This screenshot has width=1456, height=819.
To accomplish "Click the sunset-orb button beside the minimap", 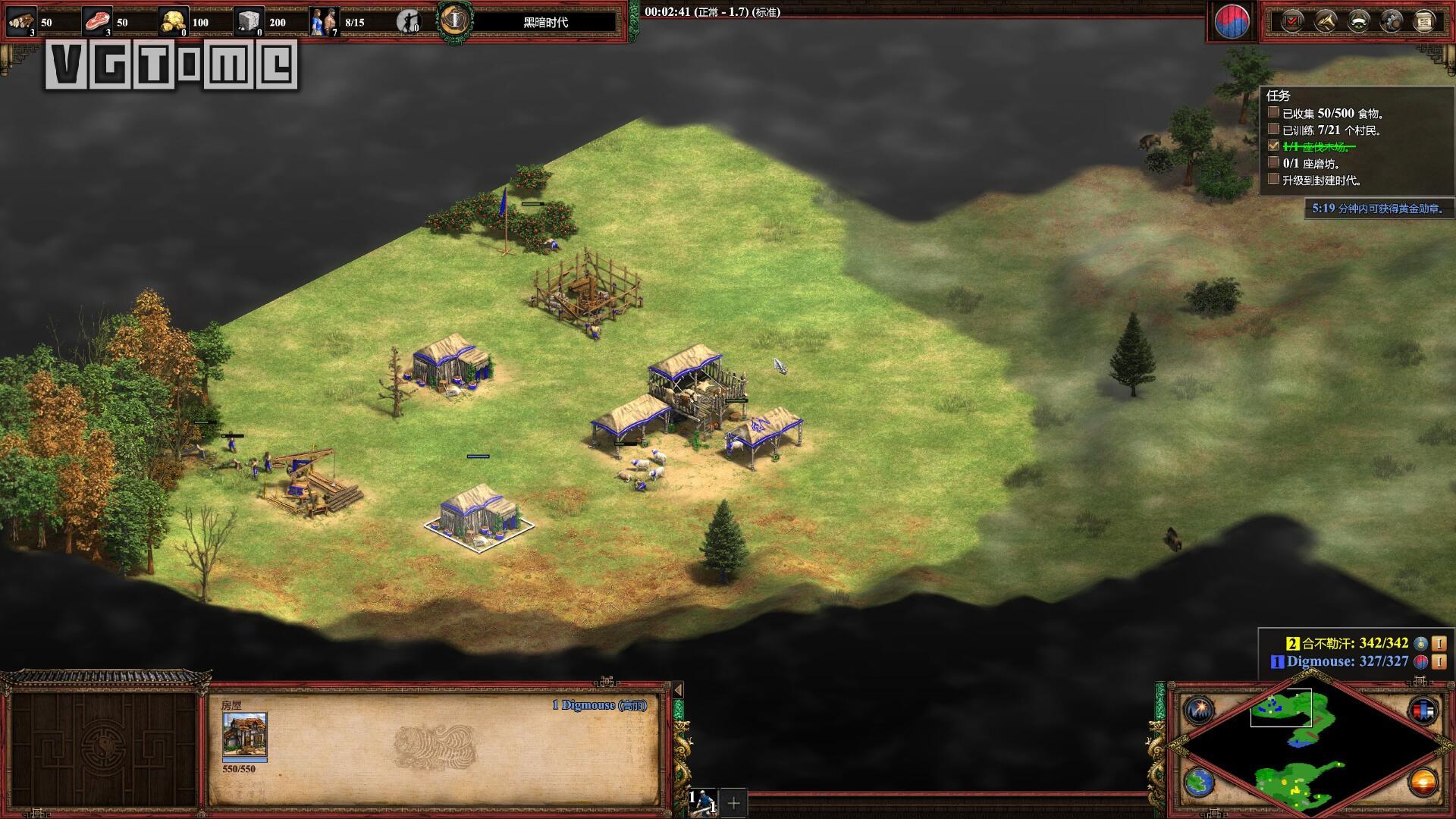I will click(1423, 782).
